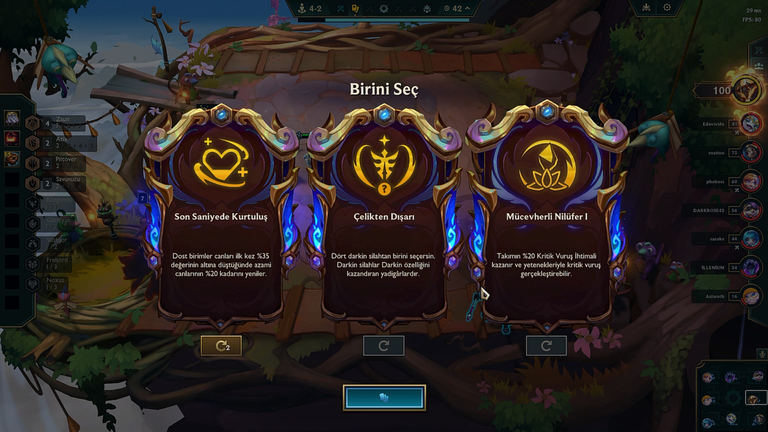Viewport: 768px width, 432px height.
Task: Spectate player DARKBOB28's board
Action: click(x=748, y=210)
